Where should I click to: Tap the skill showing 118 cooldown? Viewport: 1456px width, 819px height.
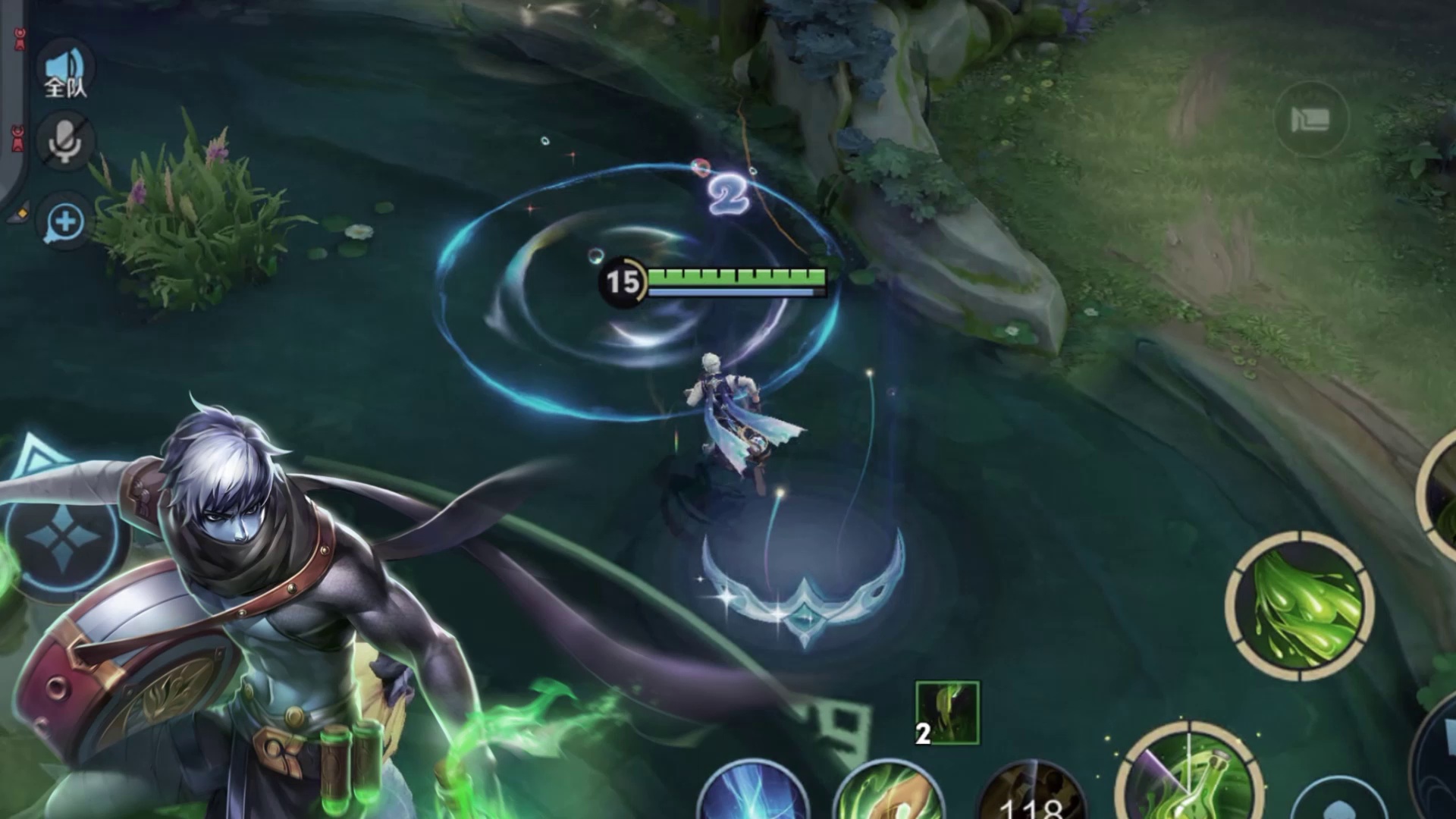click(x=1031, y=795)
